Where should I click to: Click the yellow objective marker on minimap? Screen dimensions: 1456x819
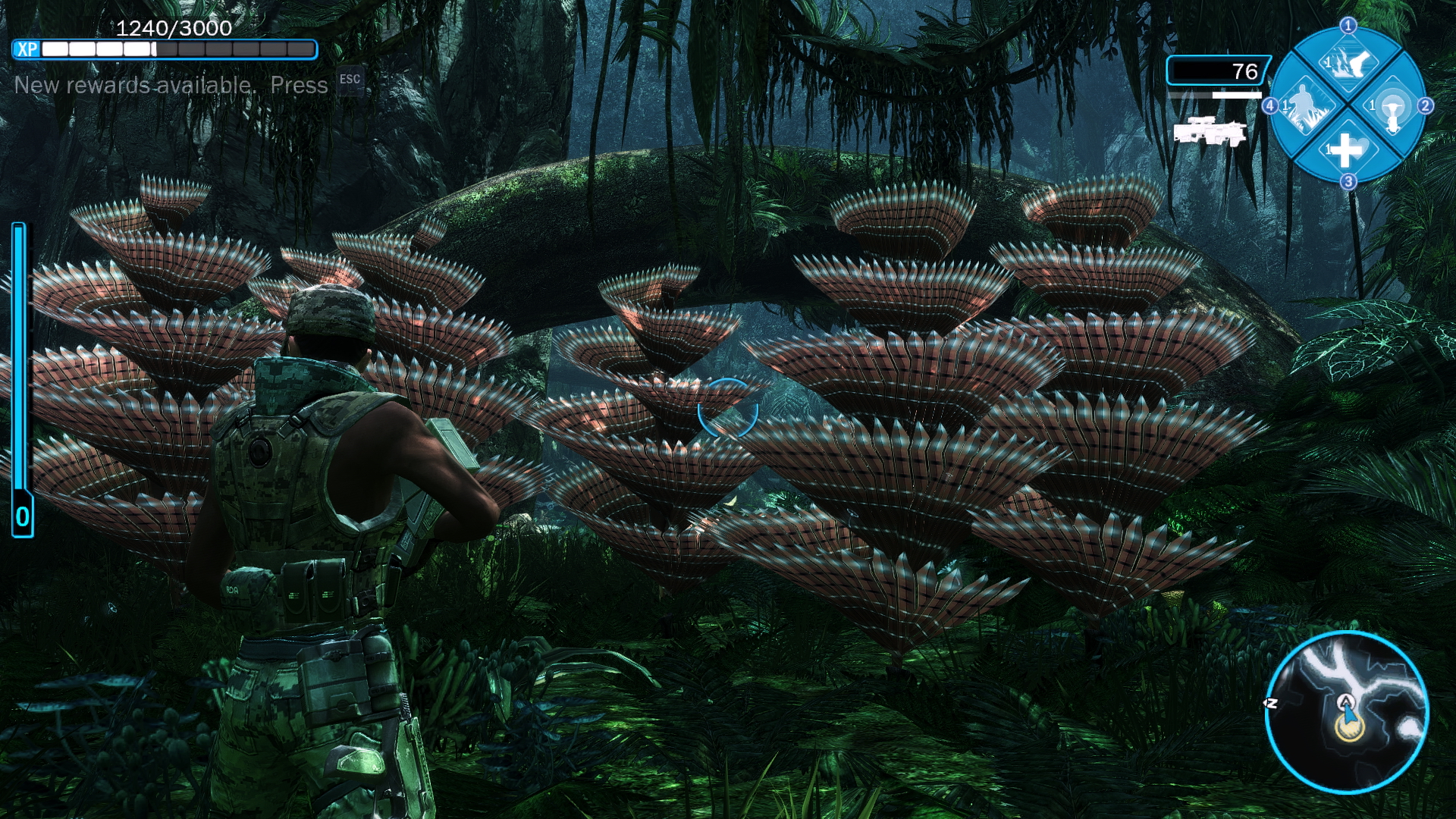(1349, 729)
